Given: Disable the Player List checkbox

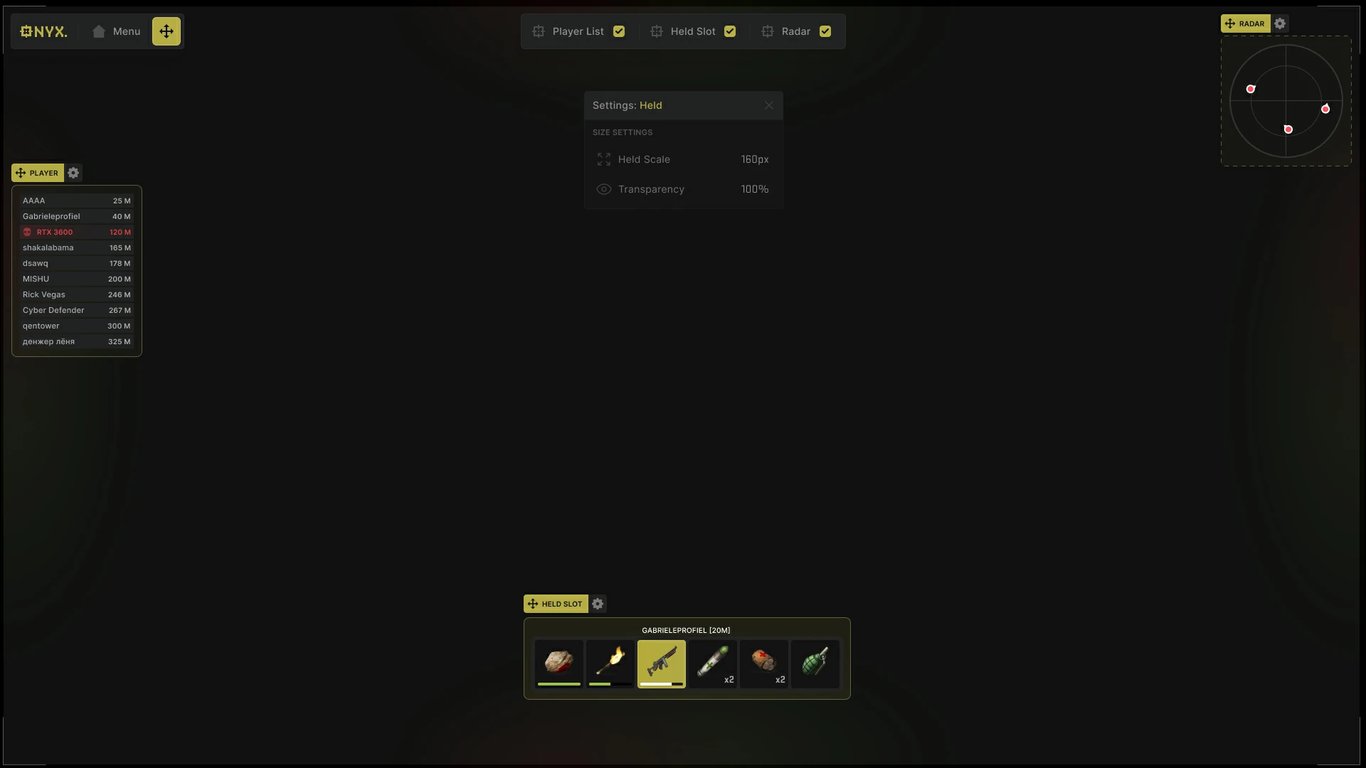Looking at the screenshot, I should 618,31.
